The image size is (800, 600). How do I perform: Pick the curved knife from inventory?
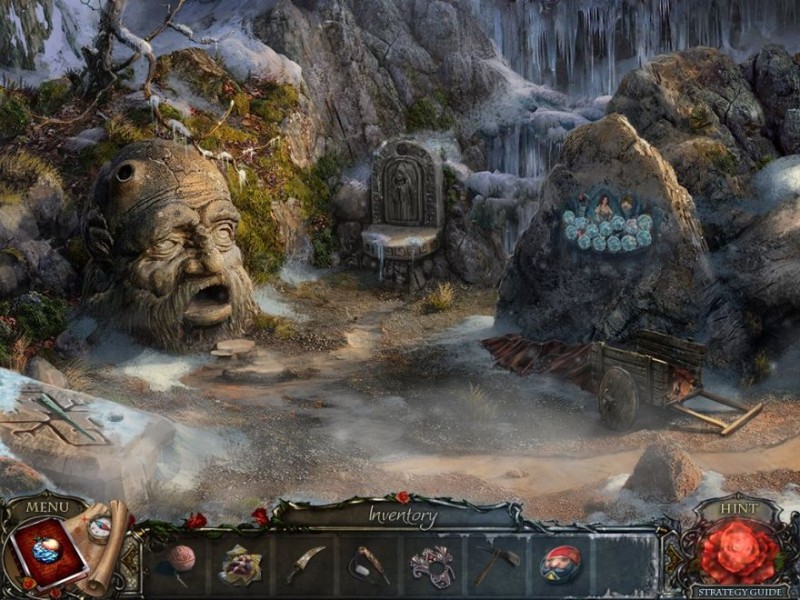point(305,565)
